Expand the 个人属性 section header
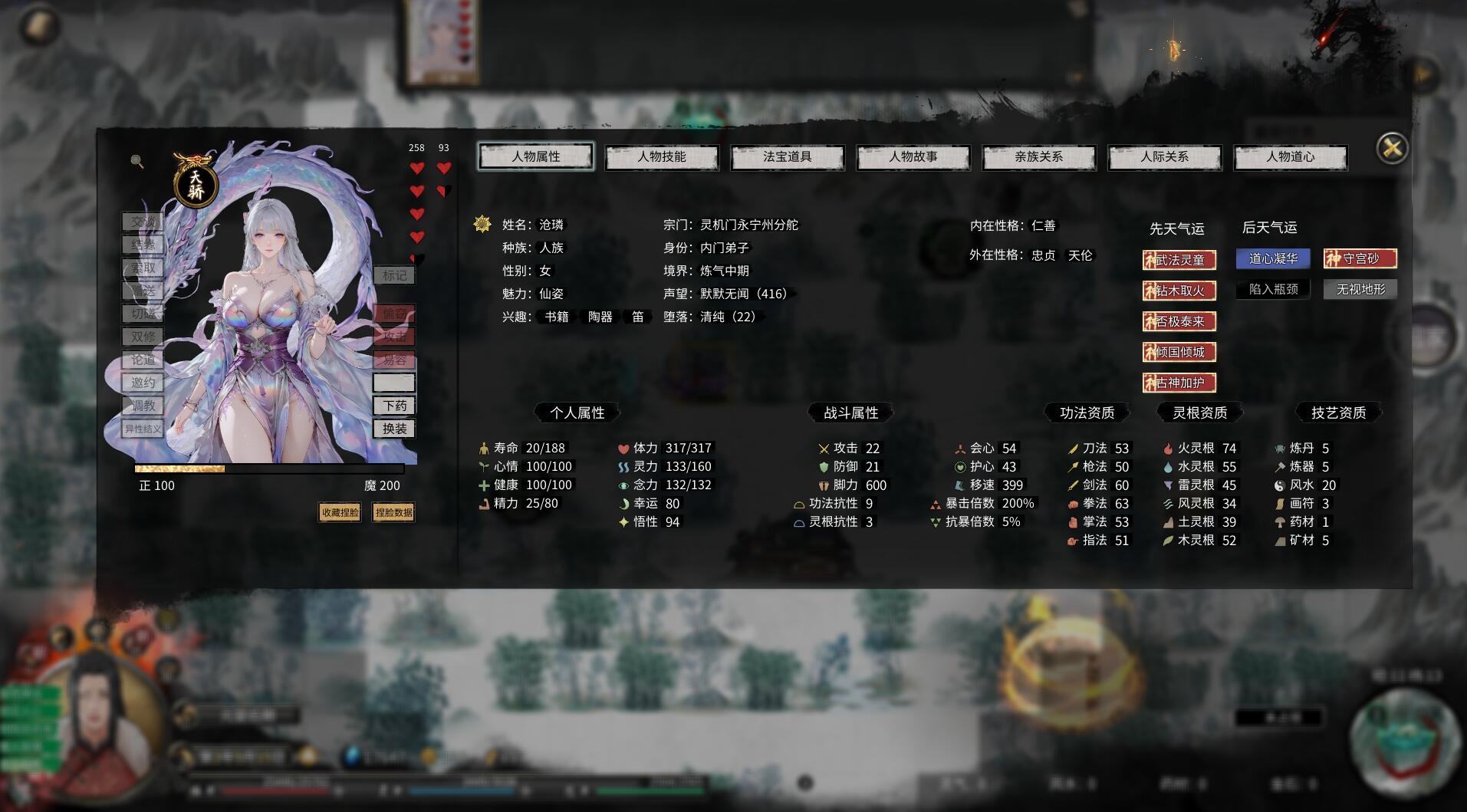This screenshot has height=812, width=1467. pos(577,412)
